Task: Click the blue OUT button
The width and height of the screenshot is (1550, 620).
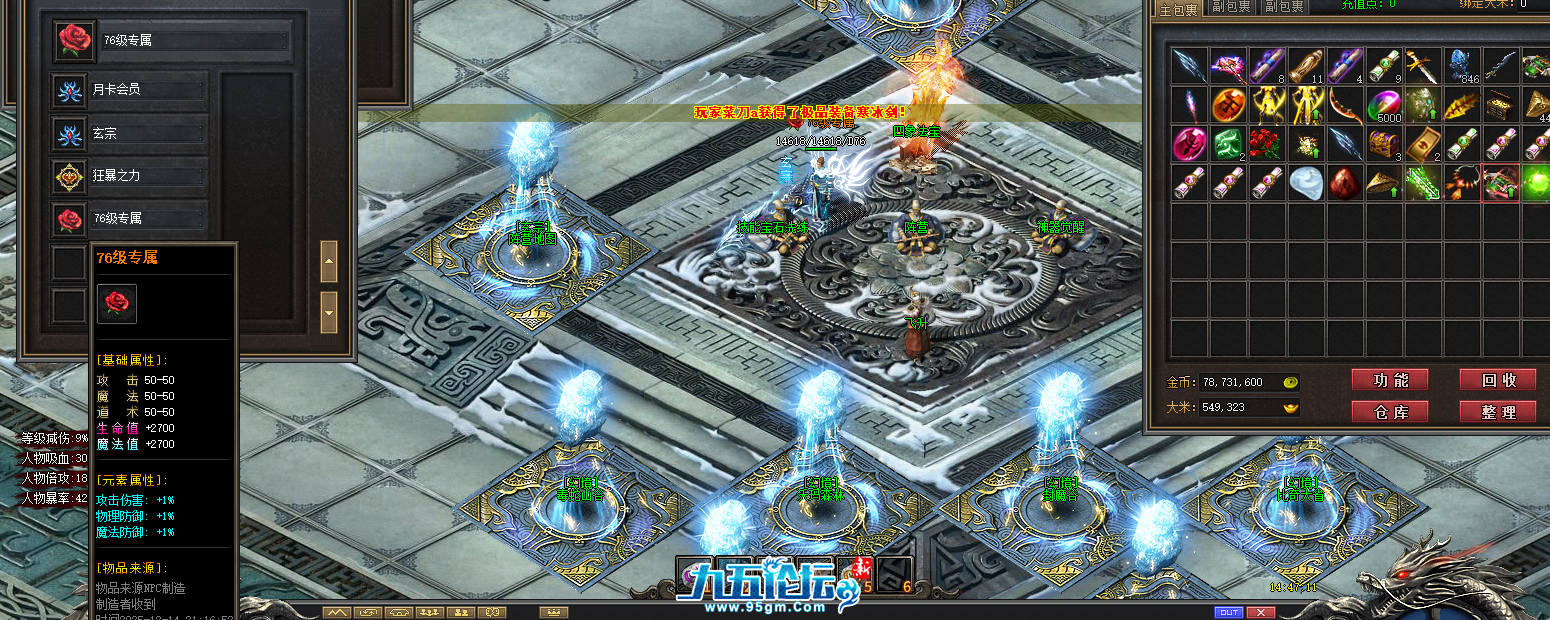Action: coord(1228,612)
